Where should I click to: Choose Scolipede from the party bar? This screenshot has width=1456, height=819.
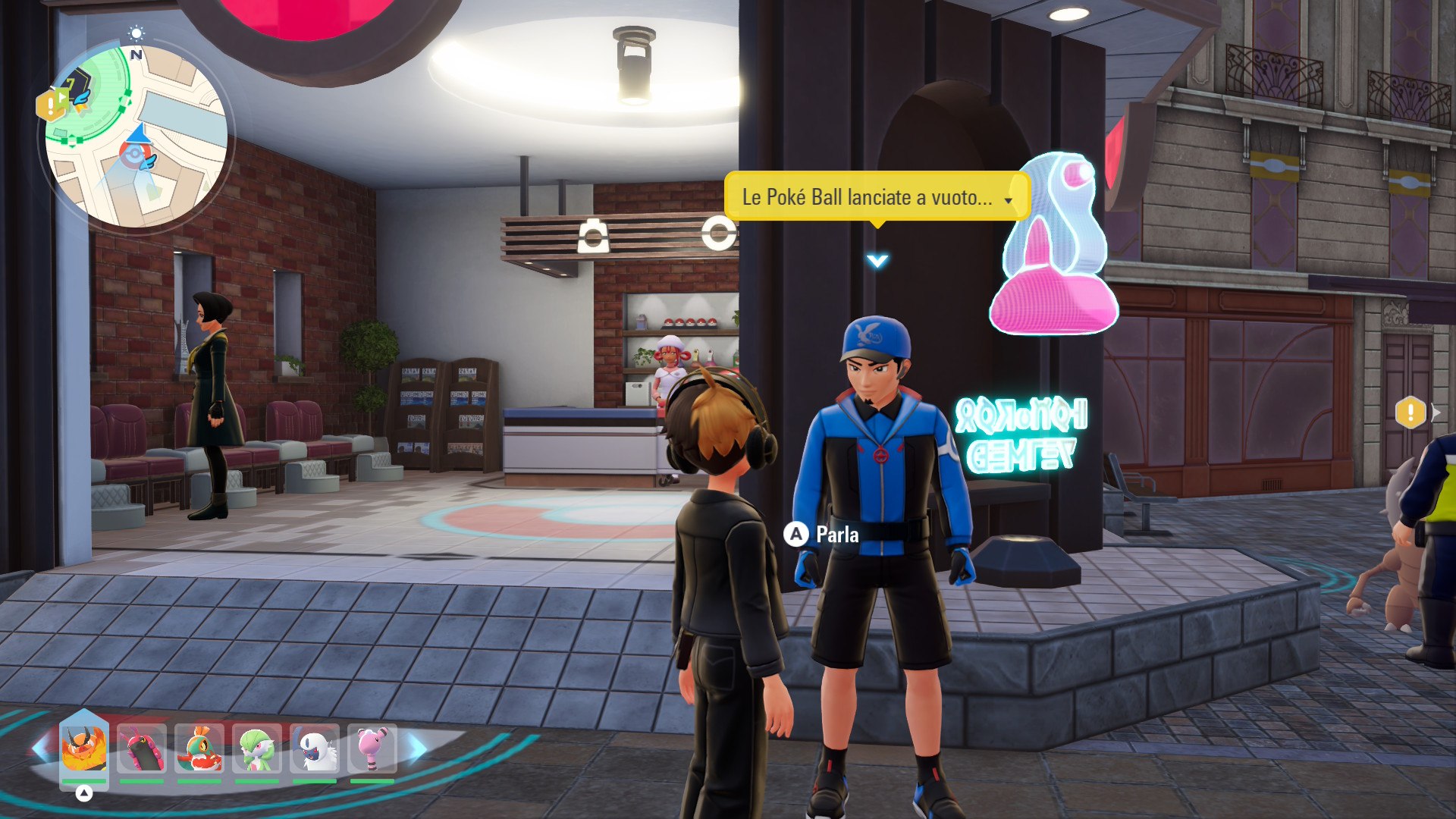click(142, 748)
